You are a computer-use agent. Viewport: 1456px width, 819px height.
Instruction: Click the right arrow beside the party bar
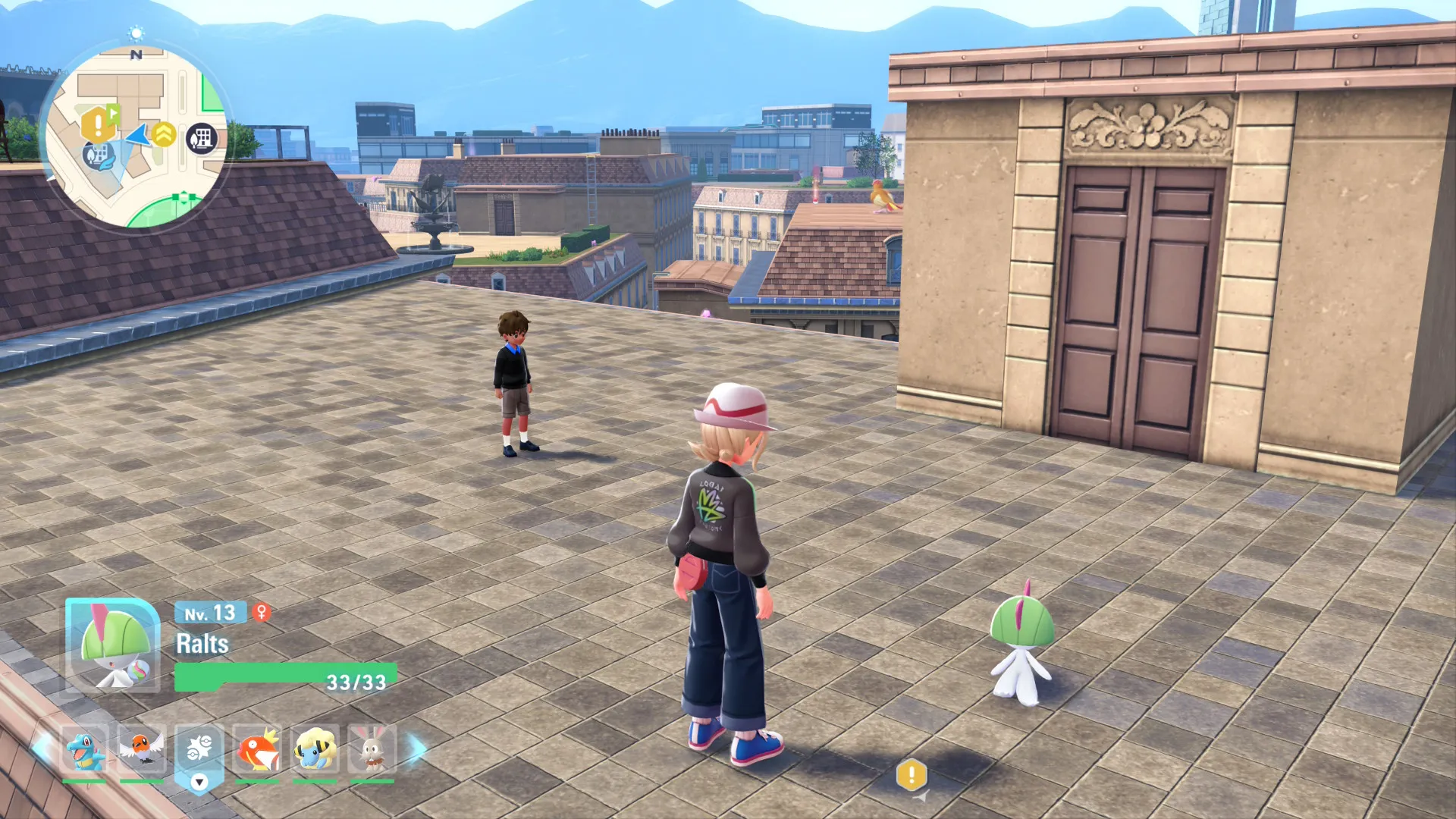[417, 749]
